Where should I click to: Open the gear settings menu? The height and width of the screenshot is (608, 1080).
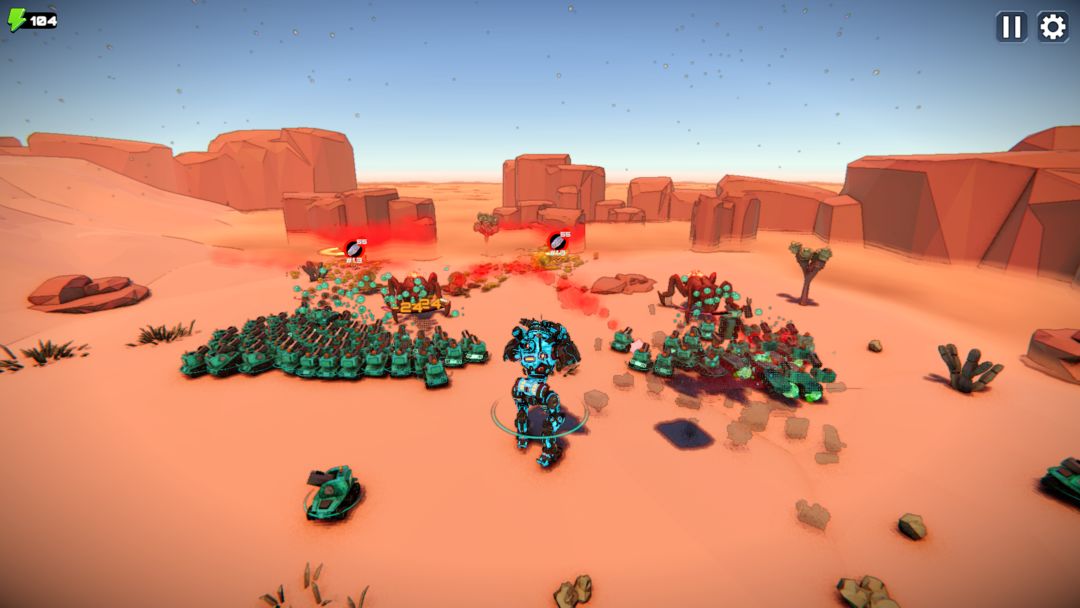click(1053, 27)
